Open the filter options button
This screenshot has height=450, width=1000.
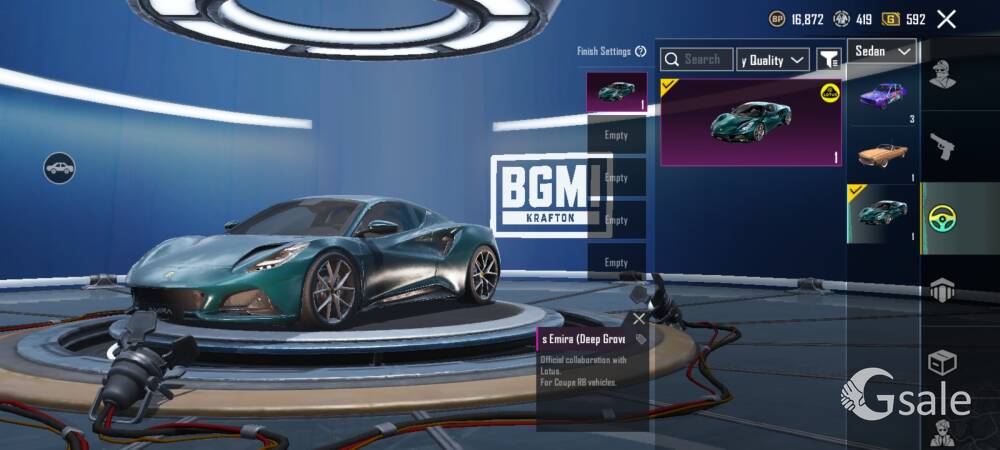tap(829, 60)
